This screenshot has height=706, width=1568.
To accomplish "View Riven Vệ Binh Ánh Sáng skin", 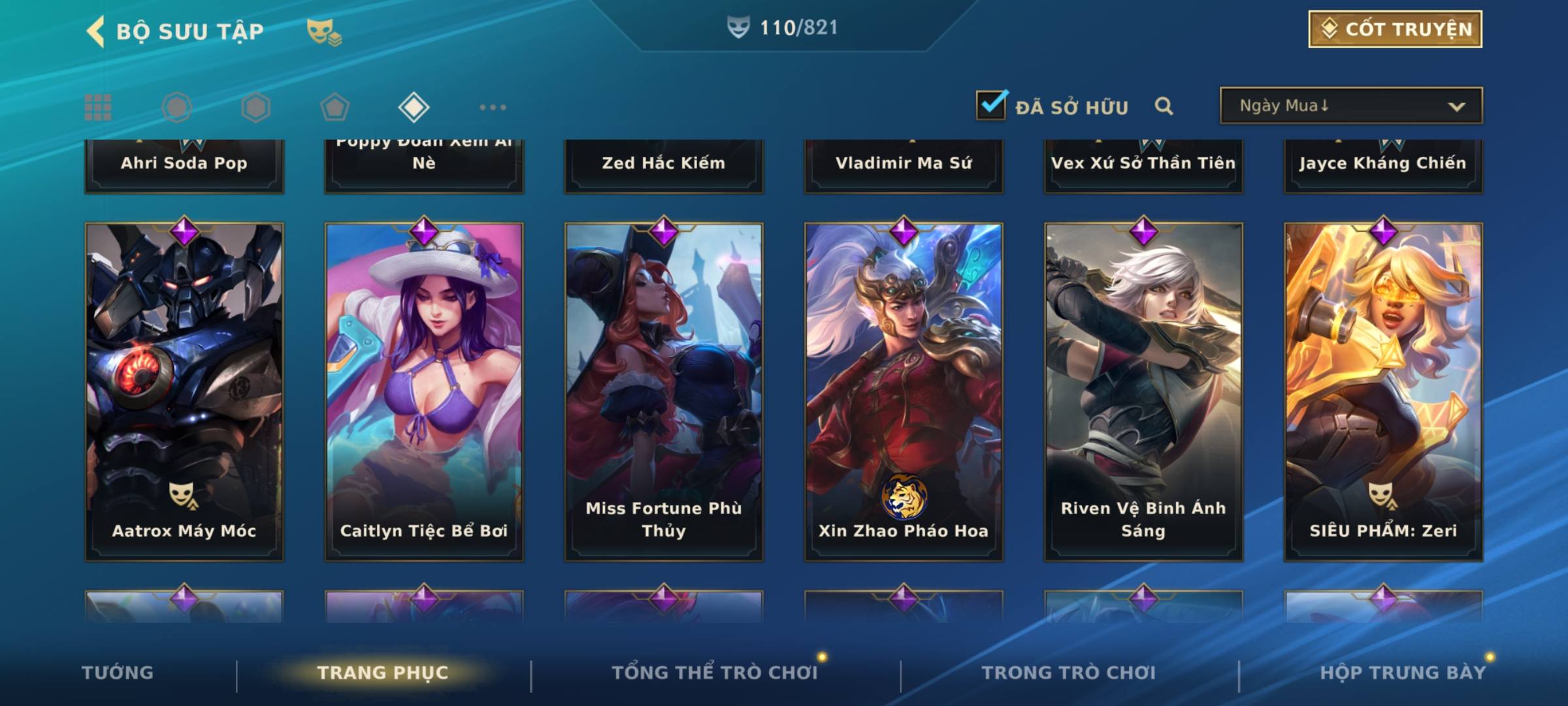I will coord(1143,391).
